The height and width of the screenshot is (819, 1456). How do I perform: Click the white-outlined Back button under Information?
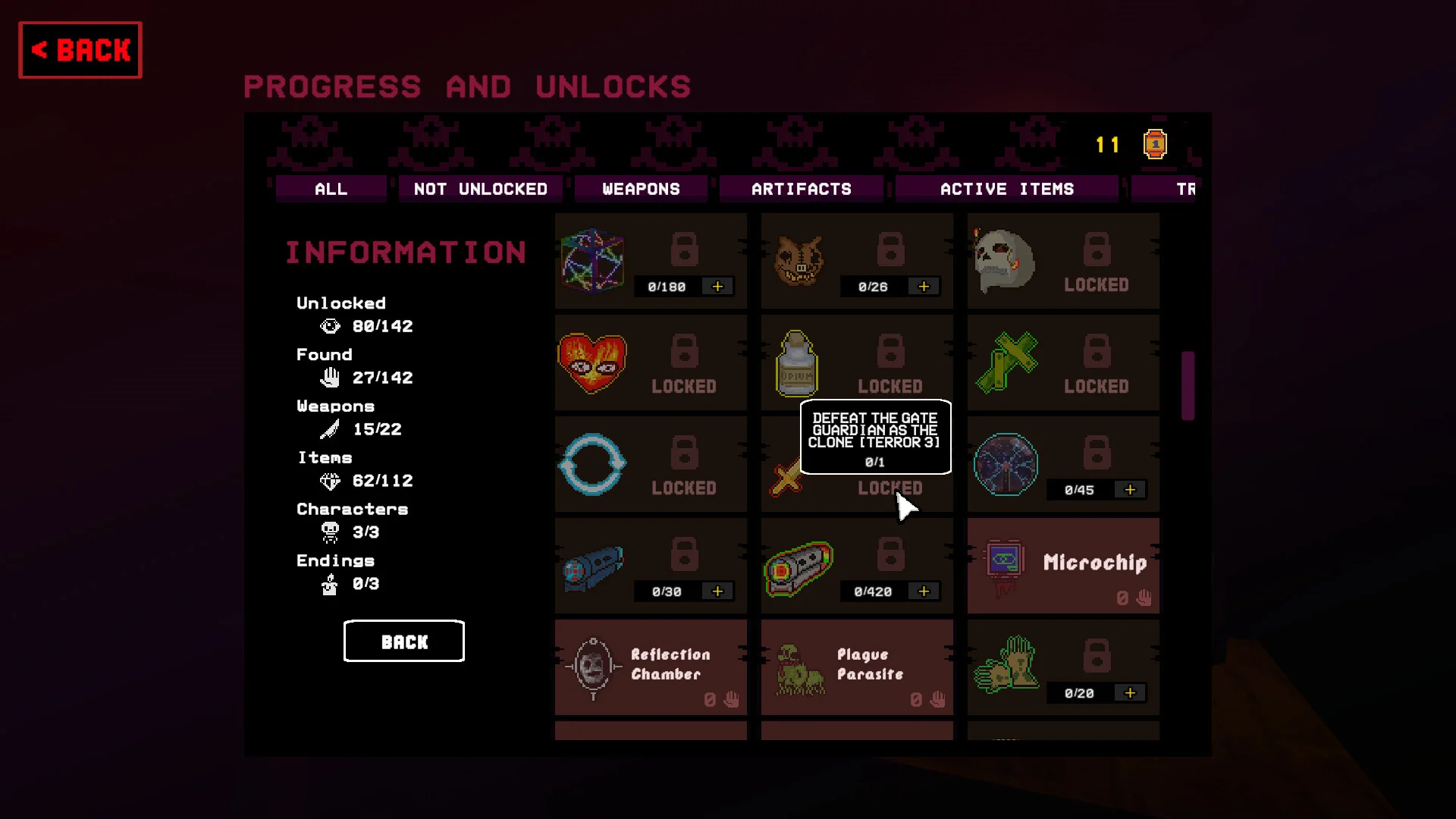pyautogui.click(x=404, y=642)
